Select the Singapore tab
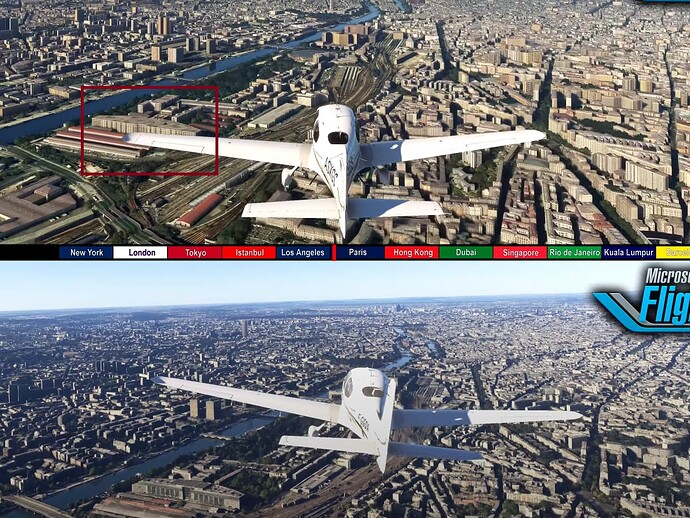Image resolution: width=690 pixels, height=518 pixels. click(x=519, y=253)
